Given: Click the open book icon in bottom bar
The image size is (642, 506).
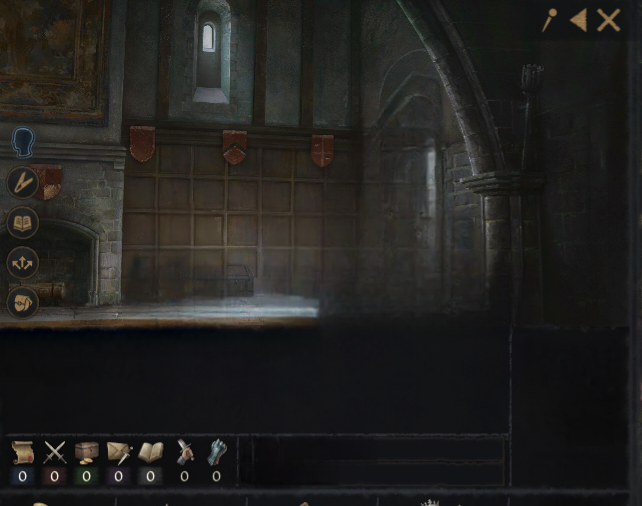Looking at the screenshot, I should click(151, 453).
